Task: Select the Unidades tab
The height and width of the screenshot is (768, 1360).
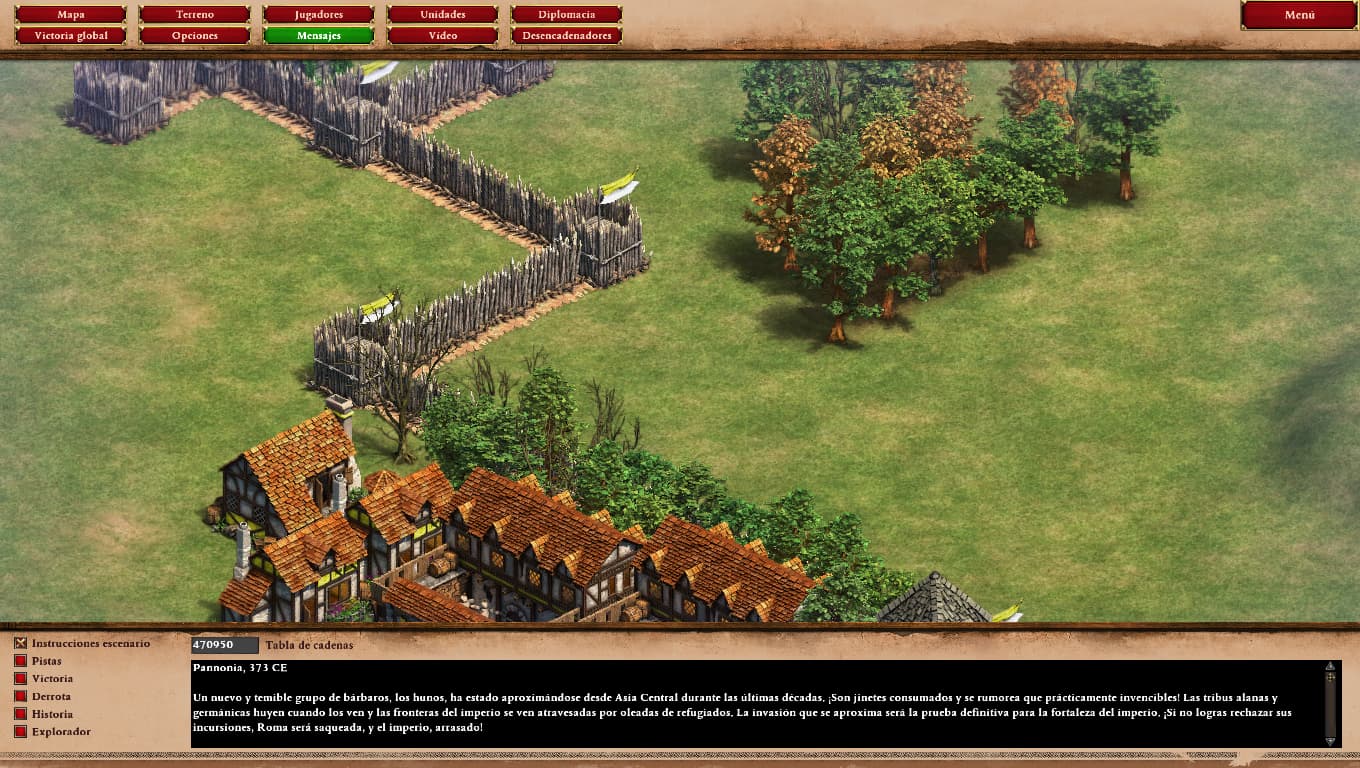Action: pos(443,15)
